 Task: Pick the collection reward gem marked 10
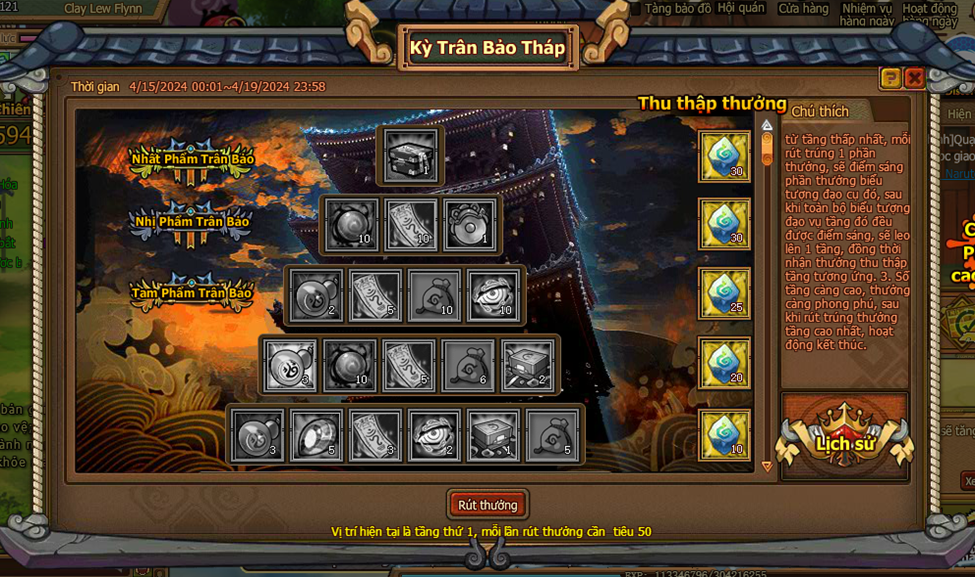pyautogui.click(x=724, y=435)
